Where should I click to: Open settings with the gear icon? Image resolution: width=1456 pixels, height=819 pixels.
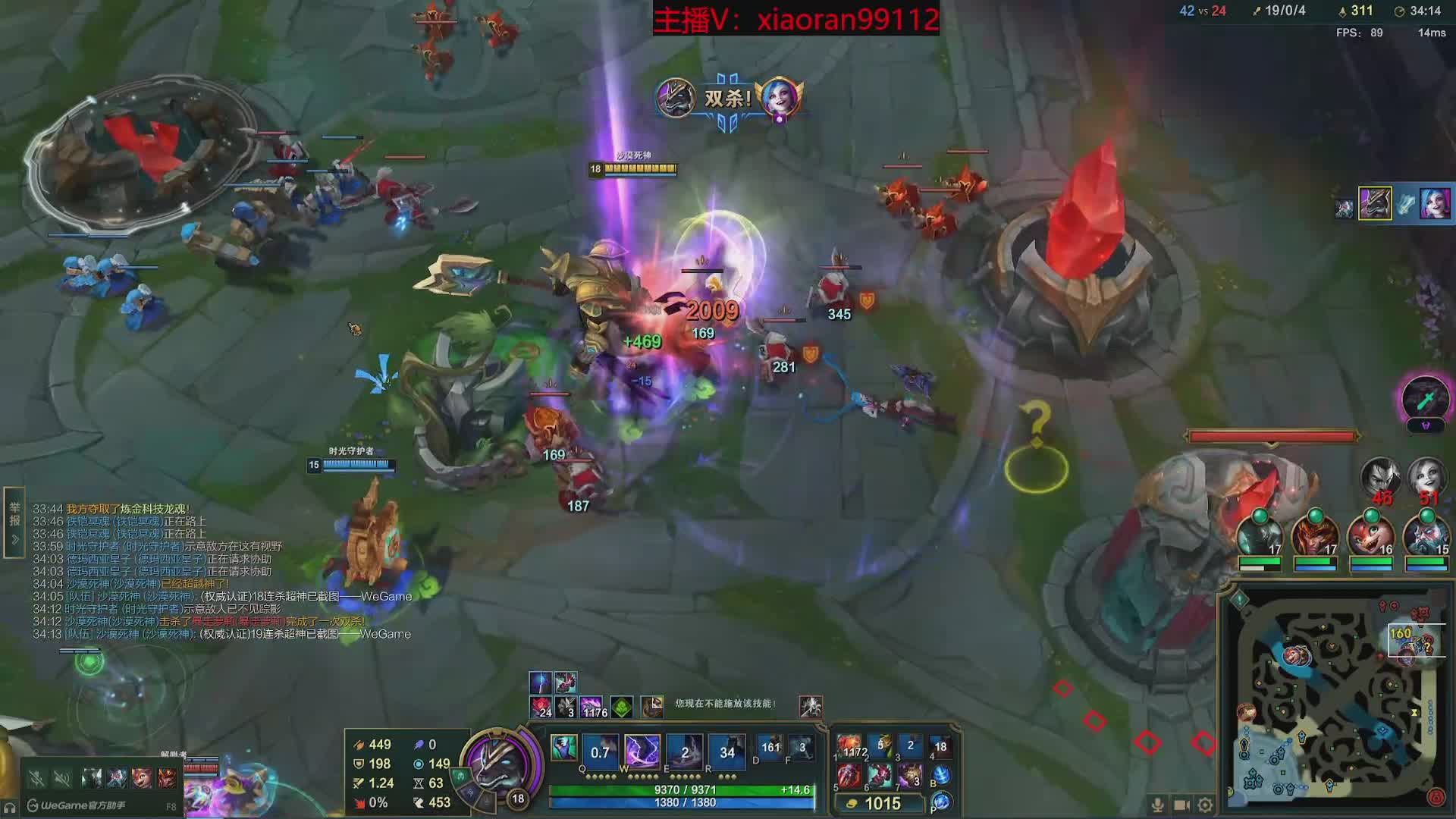[1205, 805]
